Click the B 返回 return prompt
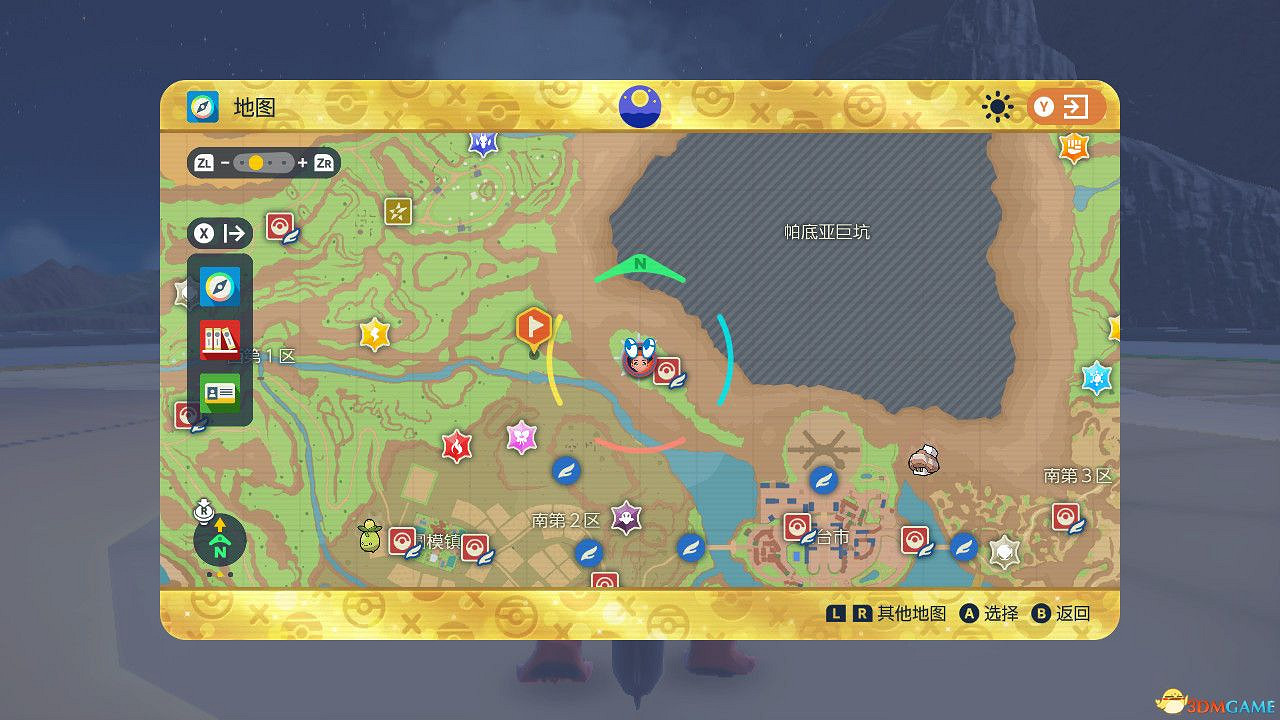The width and height of the screenshot is (1280, 720). click(x=1058, y=613)
